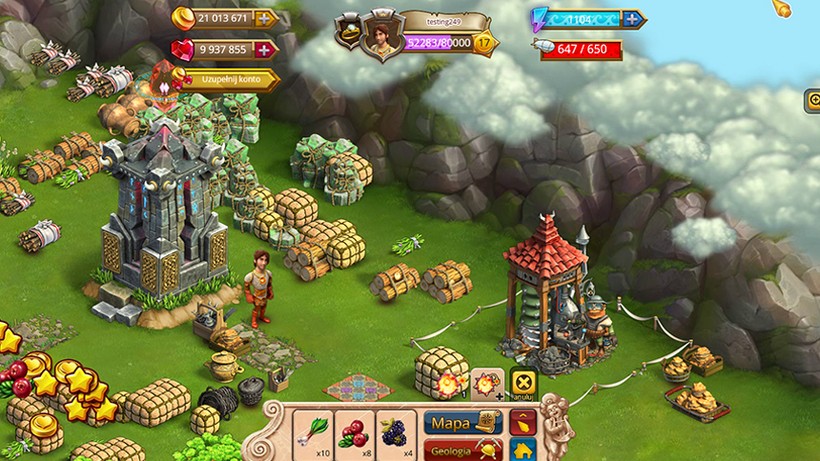Refill energy with the blue plus button
820x461 pixels.
tap(632, 18)
